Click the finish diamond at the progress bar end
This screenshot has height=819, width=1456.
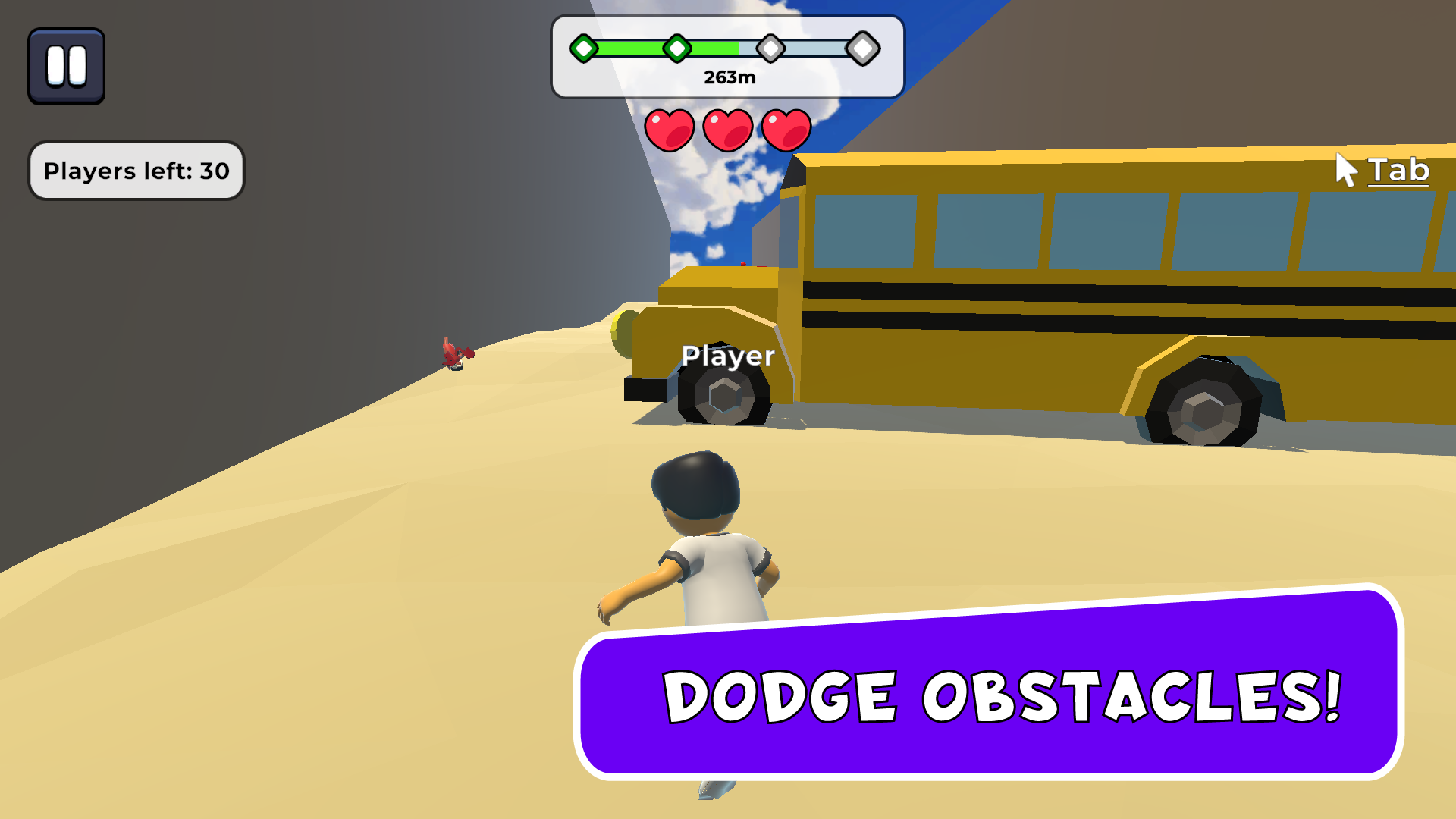[x=863, y=48]
